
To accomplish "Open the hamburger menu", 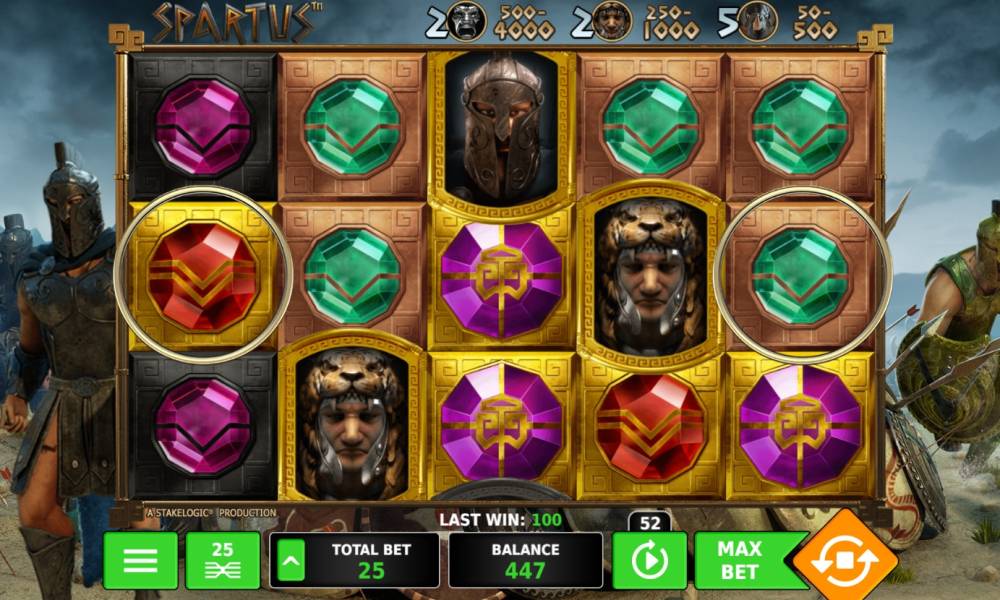I will tap(140, 560).
